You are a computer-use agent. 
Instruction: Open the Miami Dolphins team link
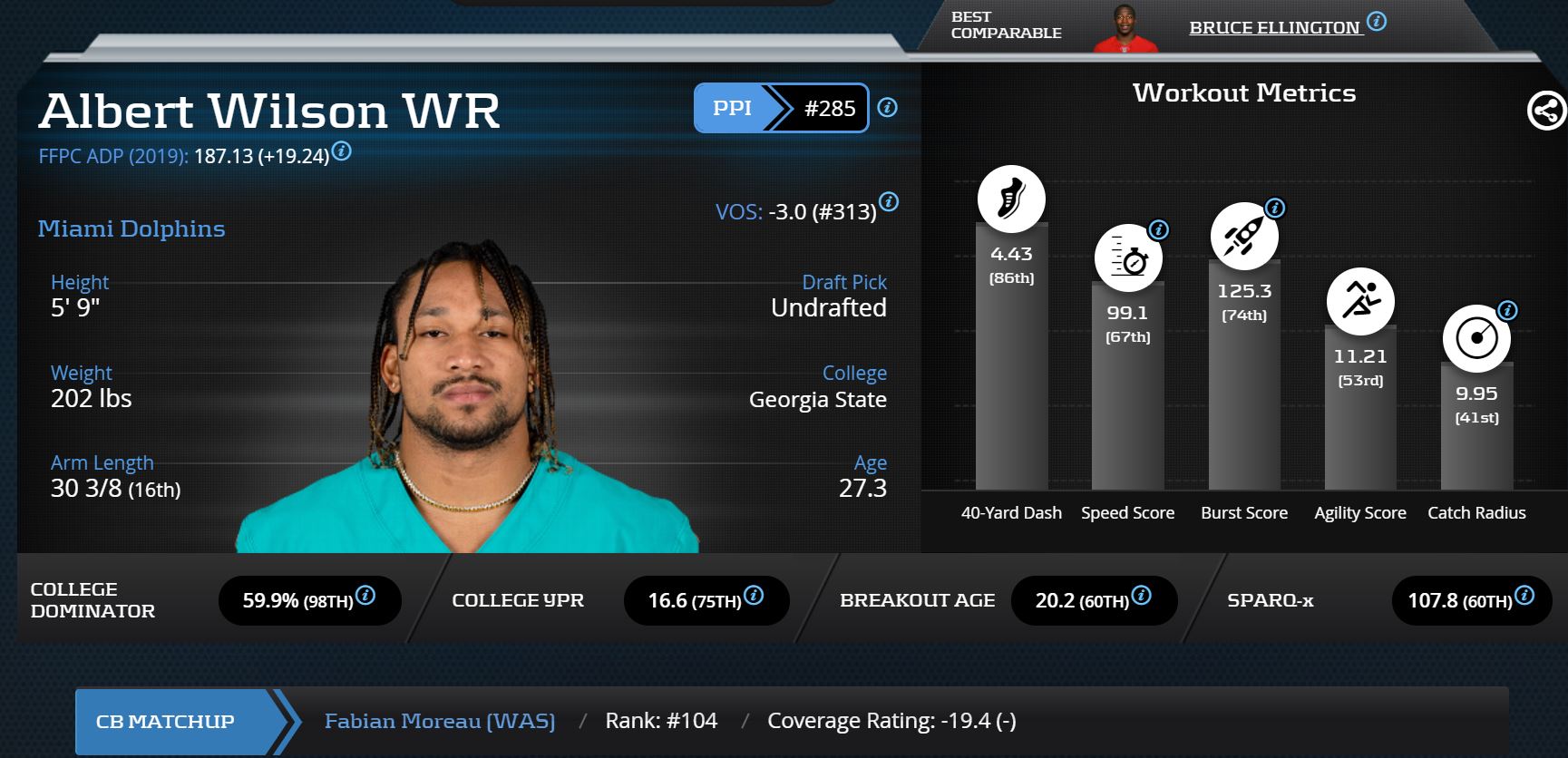point(131,228)
